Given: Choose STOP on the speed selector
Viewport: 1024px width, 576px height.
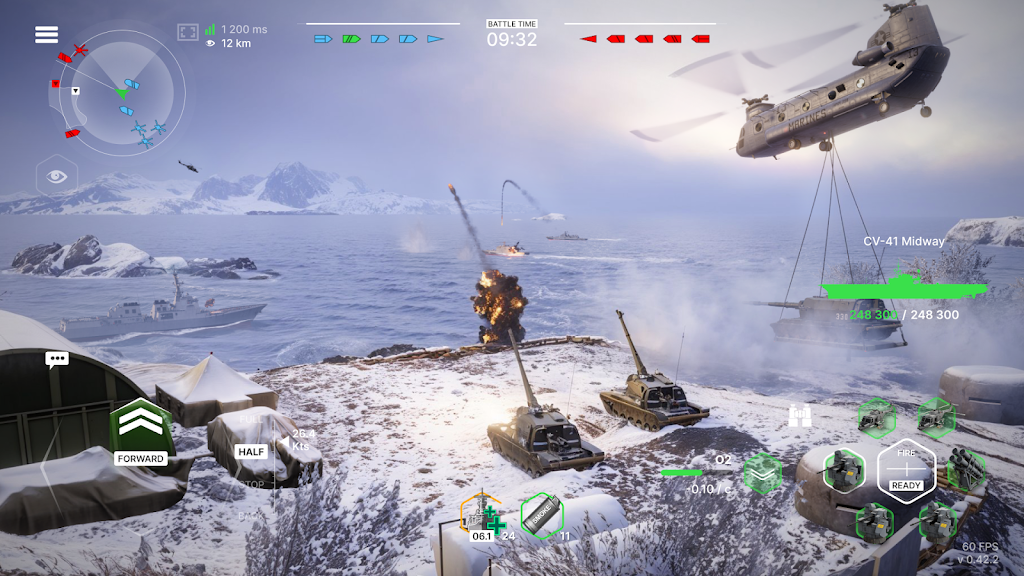Looking at the screenshot, I should (x=250, y=484).
